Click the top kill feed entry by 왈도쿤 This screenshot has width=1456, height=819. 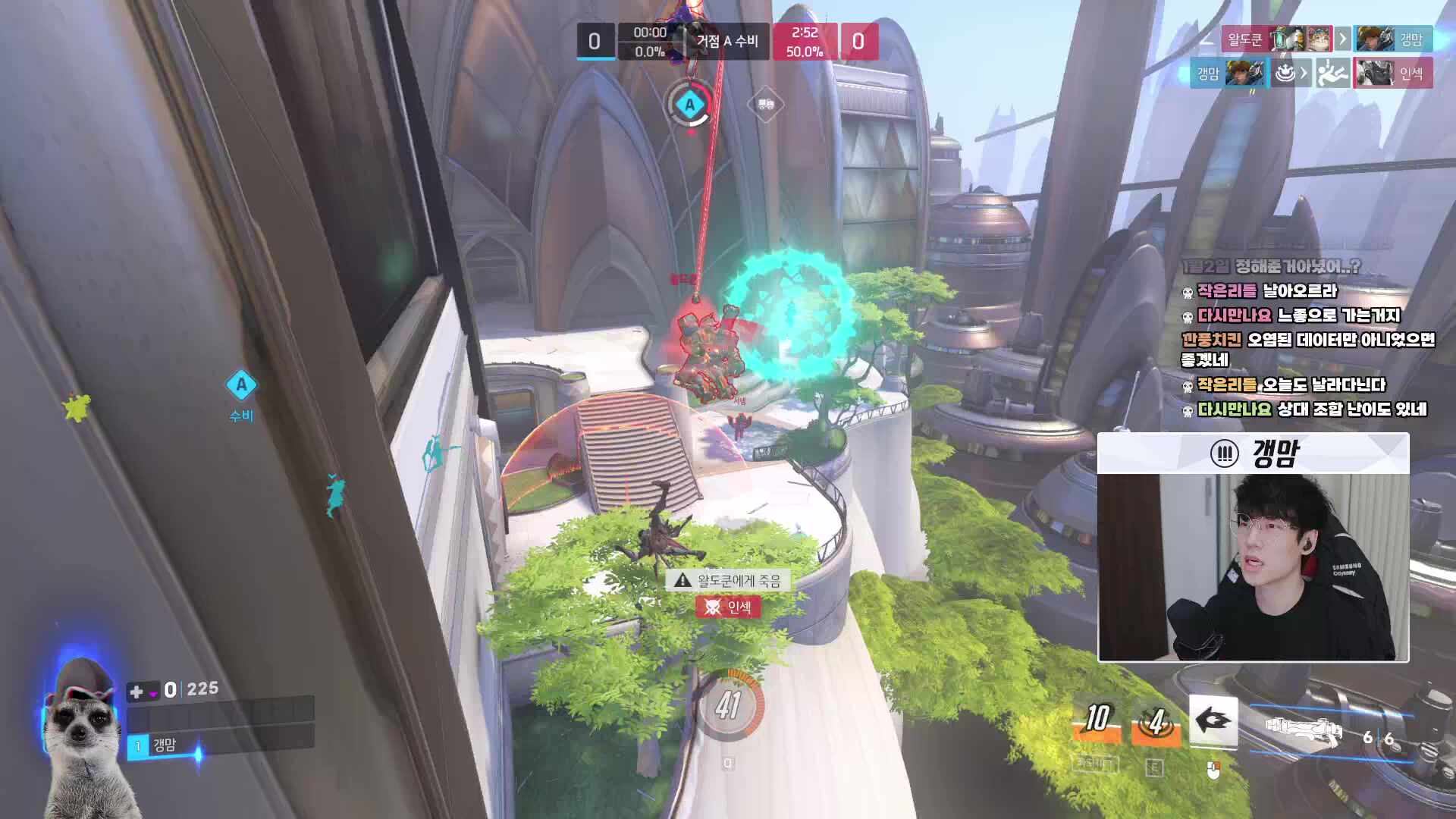coord(1326,39)
